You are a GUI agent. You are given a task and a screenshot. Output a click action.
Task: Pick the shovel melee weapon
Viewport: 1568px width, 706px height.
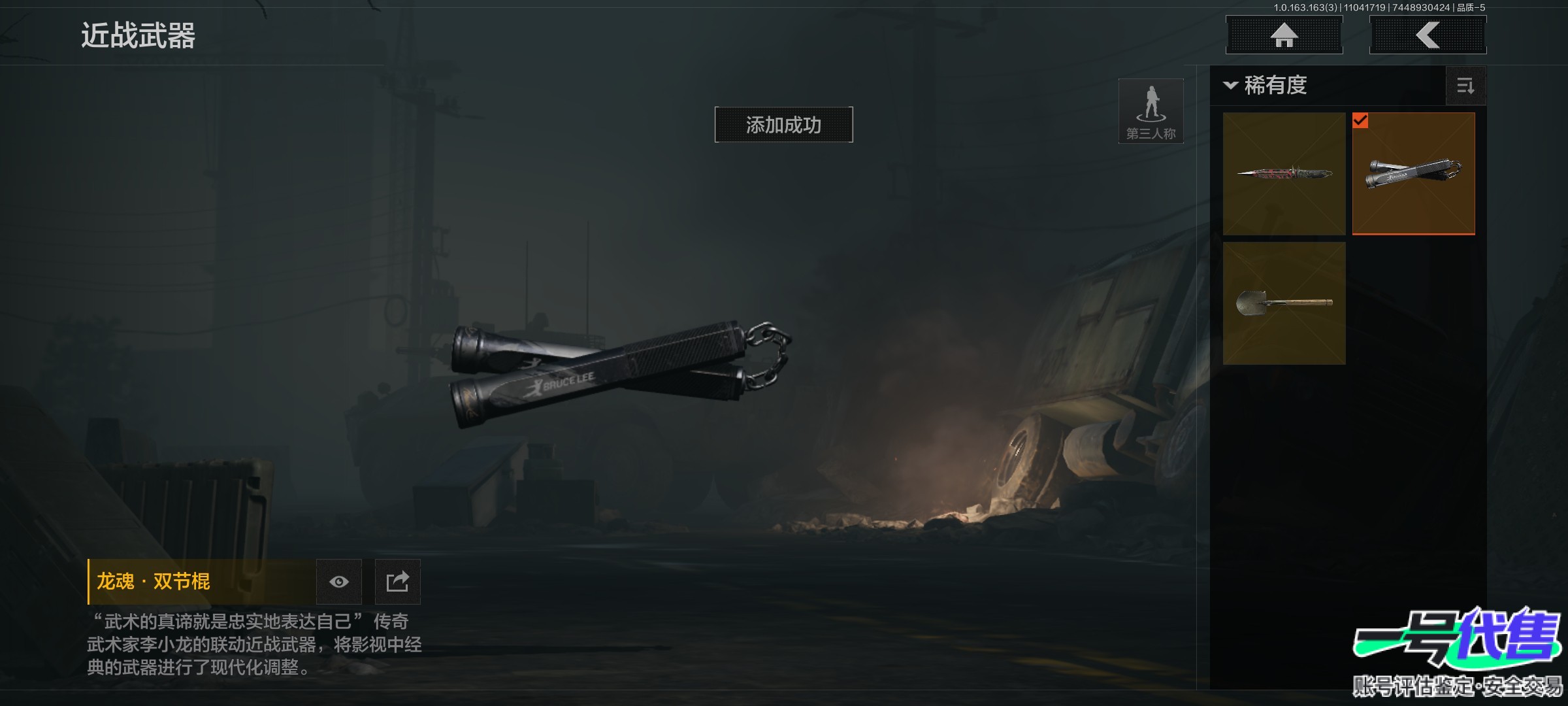1284,303
